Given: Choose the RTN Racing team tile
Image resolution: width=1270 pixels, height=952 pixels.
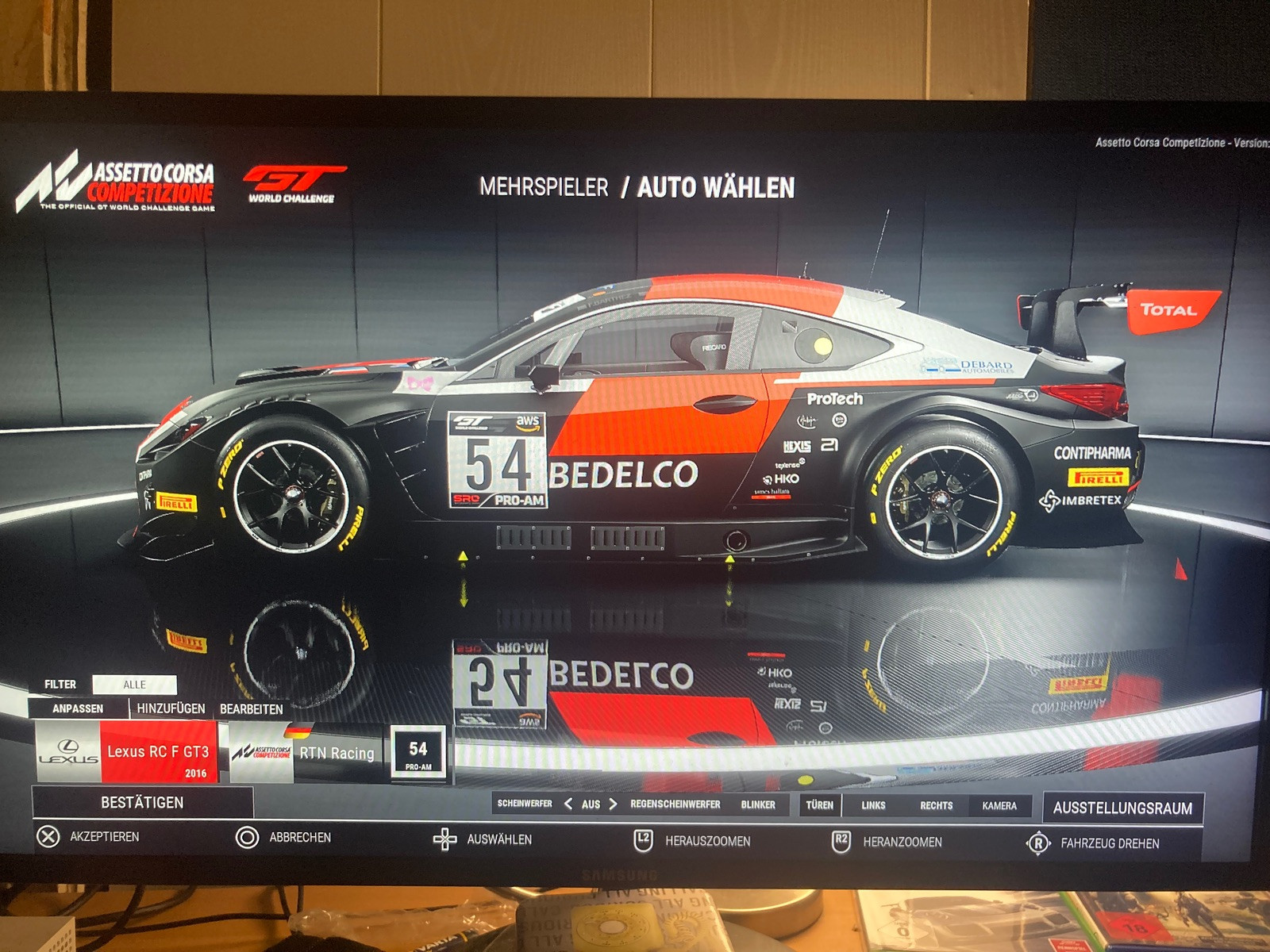Looking at the screenshot, I should 303,753.
